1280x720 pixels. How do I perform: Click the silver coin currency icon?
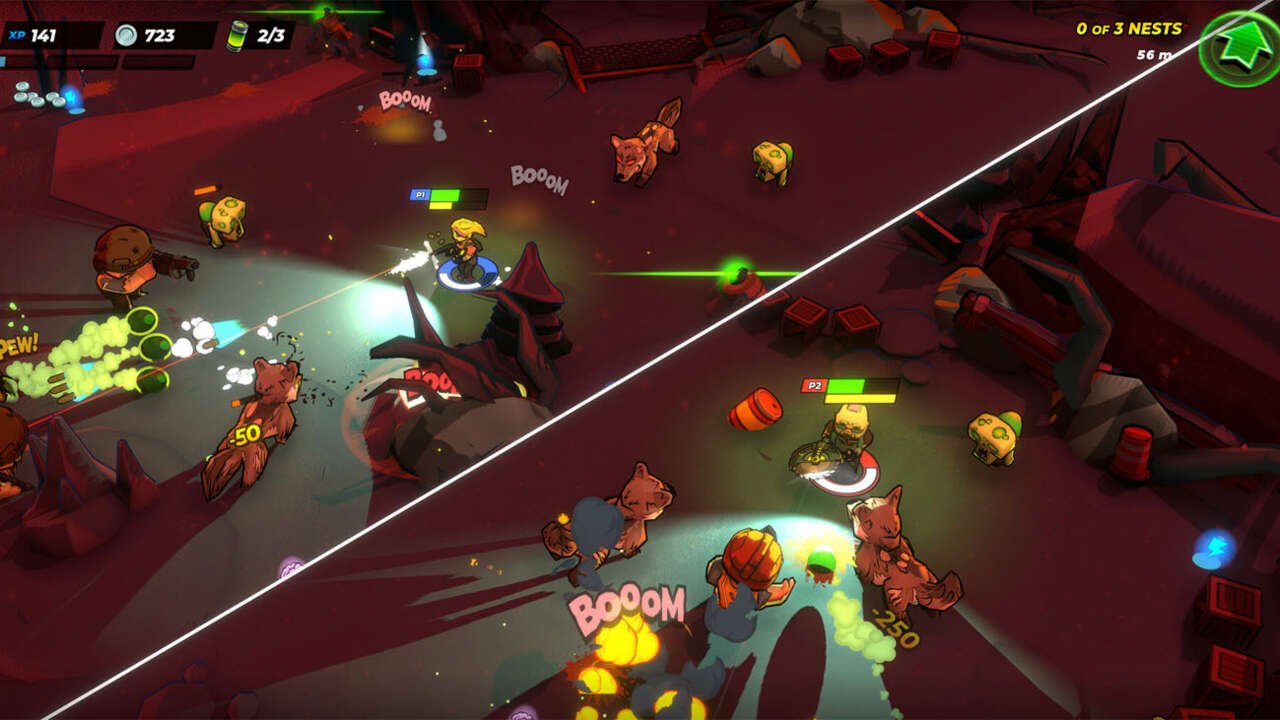126,36
